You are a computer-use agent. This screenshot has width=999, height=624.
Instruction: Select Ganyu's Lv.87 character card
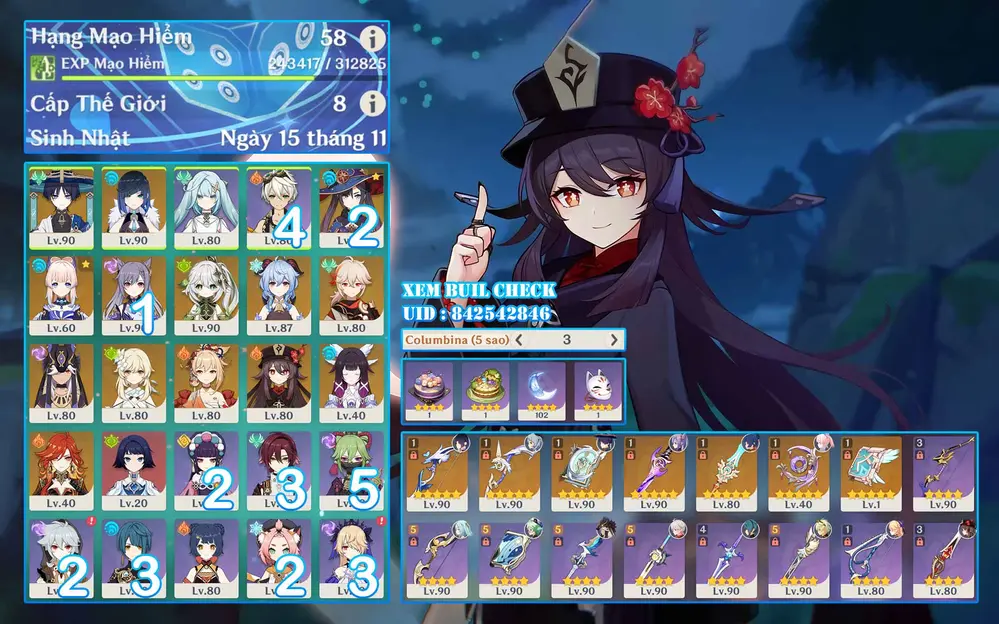coord(279,297)
